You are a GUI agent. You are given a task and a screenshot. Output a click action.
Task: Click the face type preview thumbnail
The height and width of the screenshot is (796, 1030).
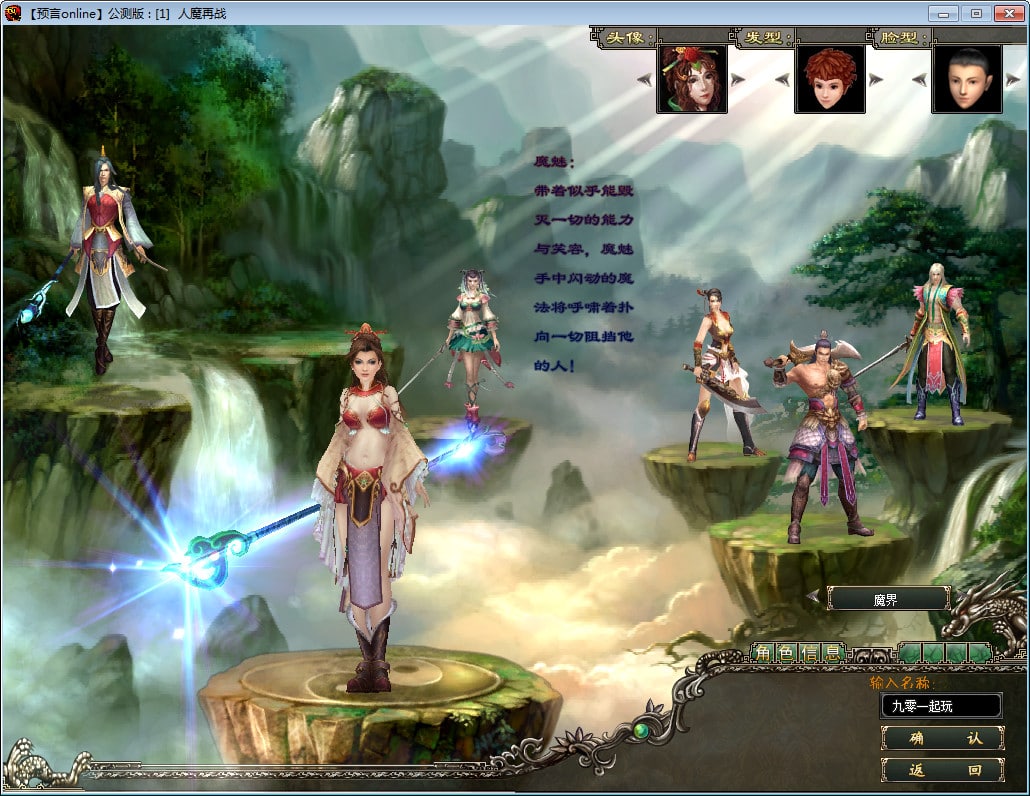pyautogui.click(x=967, y=79)
